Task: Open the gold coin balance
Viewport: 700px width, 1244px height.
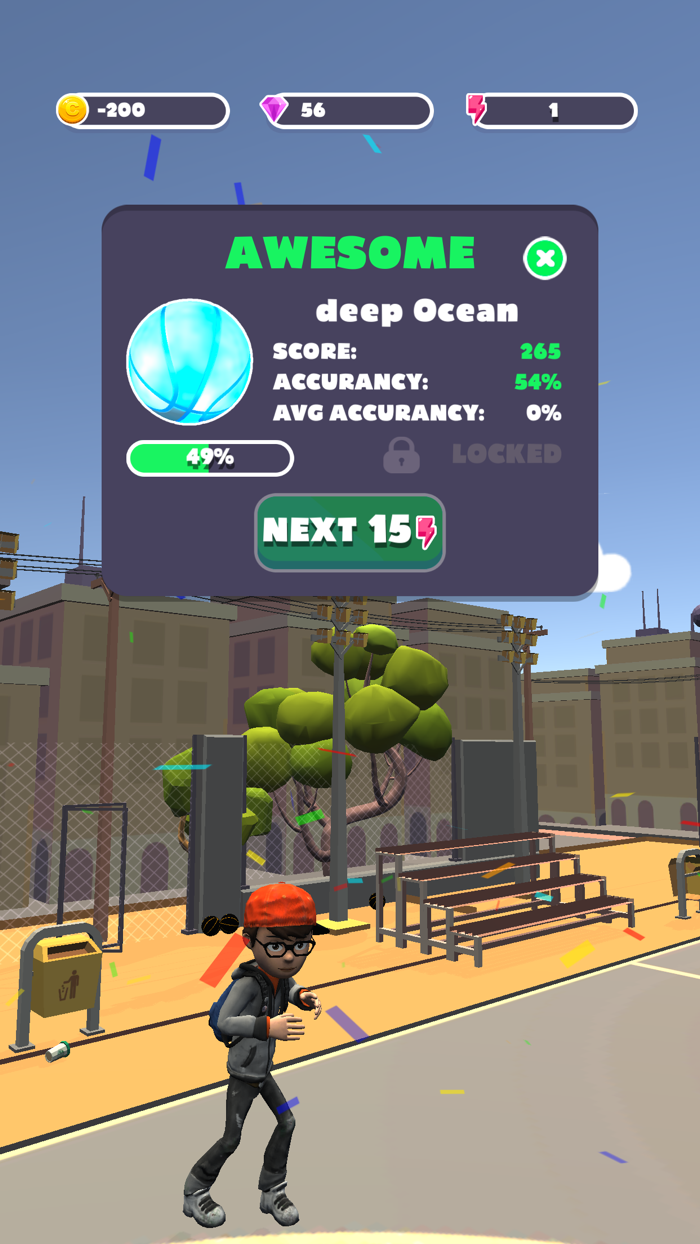Action: (x=143, y=111)
